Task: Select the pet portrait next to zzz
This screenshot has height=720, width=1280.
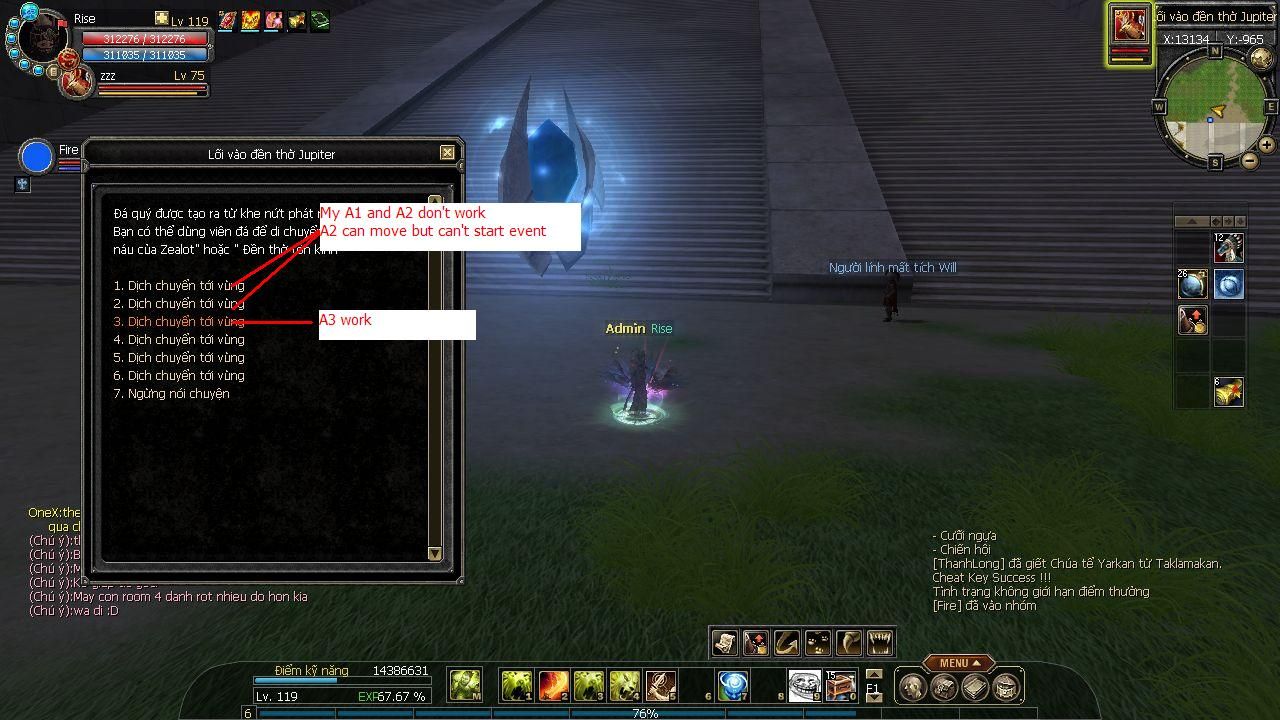Action: tap(76, 82)
